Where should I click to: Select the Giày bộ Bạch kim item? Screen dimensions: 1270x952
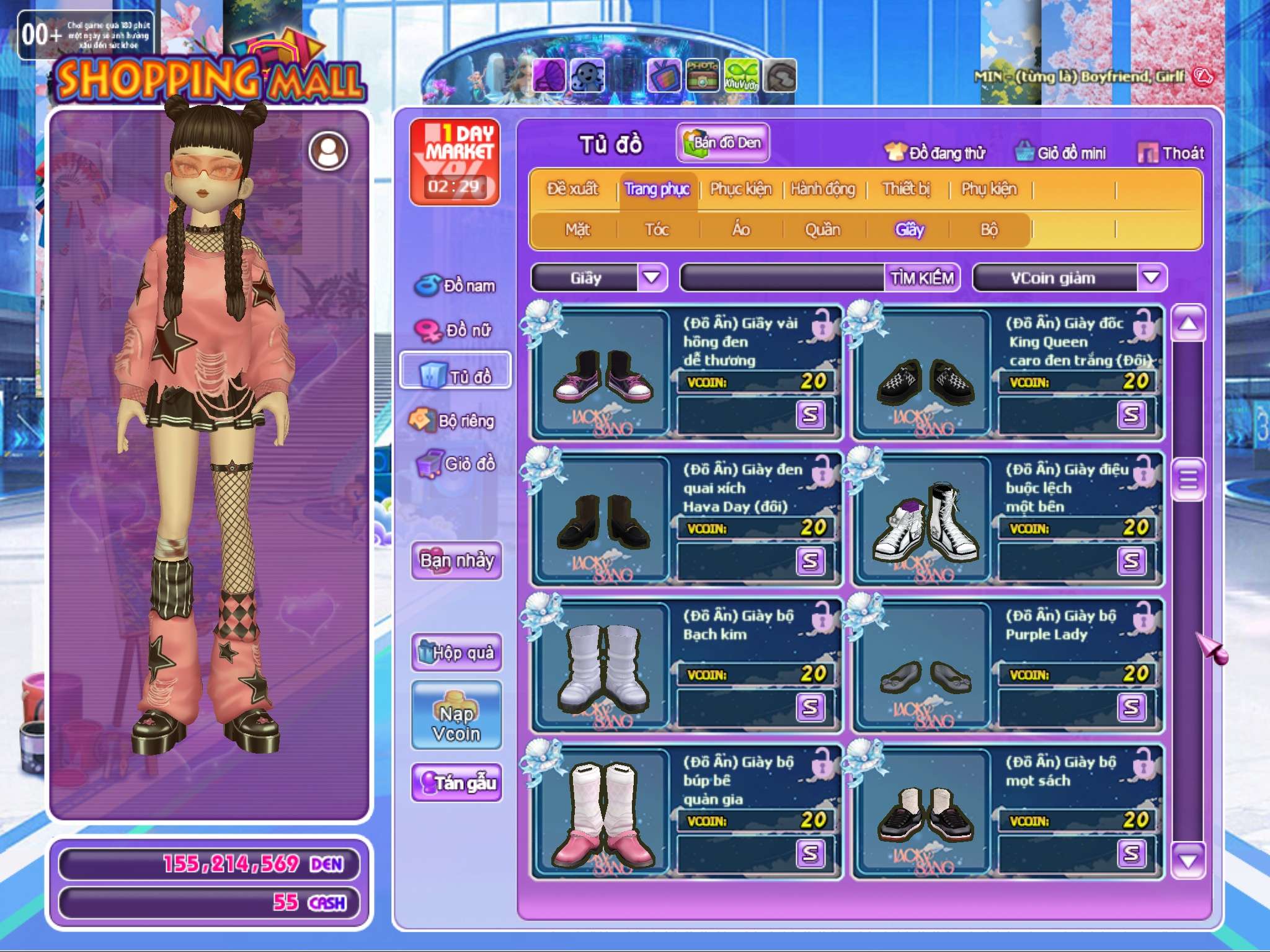(x=686, y=664)
